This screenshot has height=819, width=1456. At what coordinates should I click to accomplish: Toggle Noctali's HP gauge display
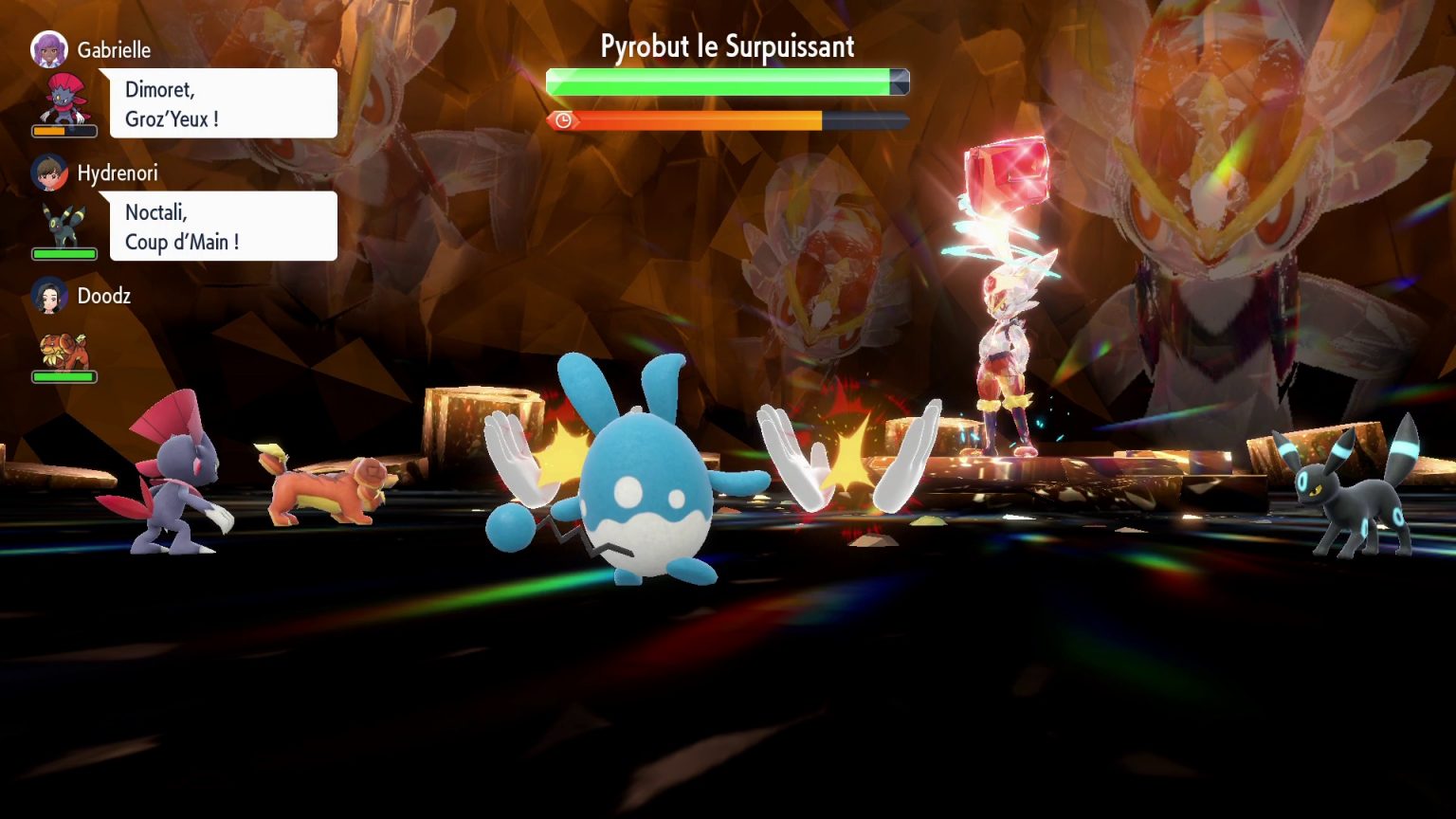click(63, 253)
